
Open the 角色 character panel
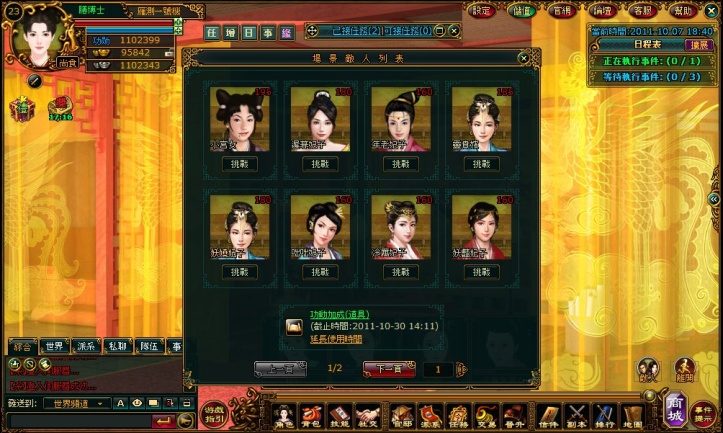click(x=284, y=415)
